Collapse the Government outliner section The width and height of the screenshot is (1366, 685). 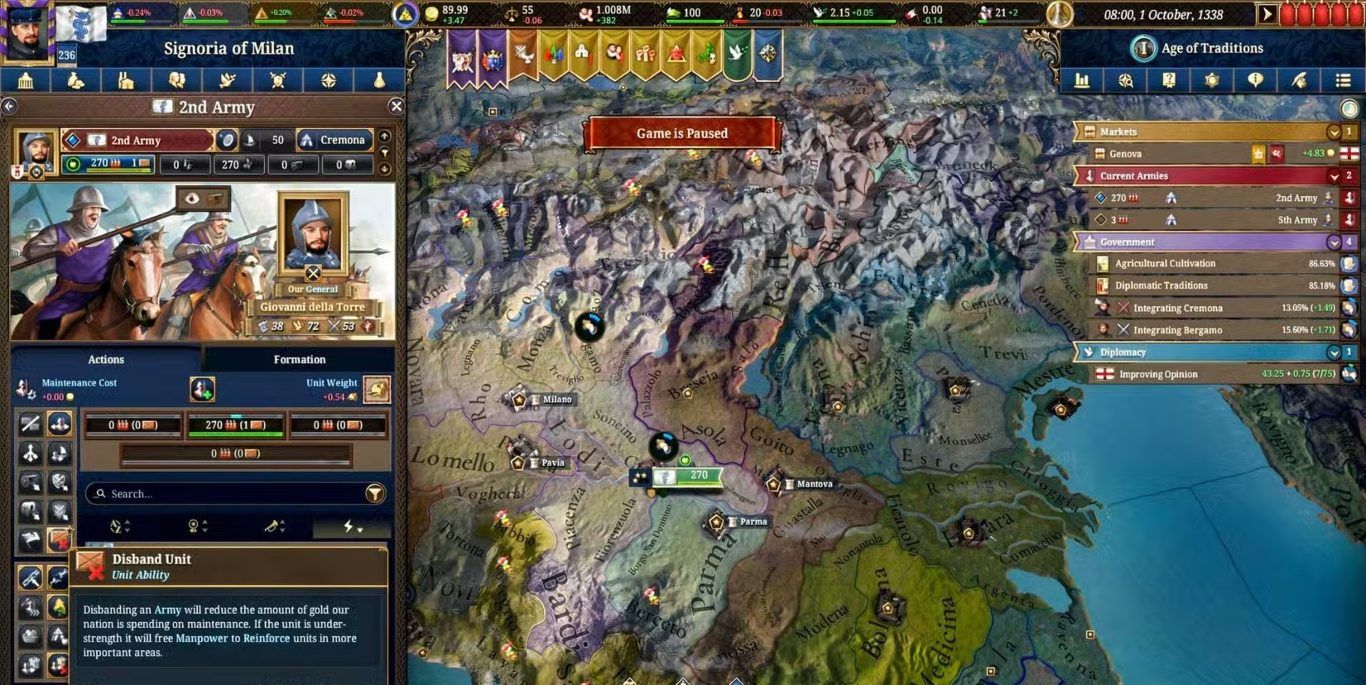[x=1334, y=242]
